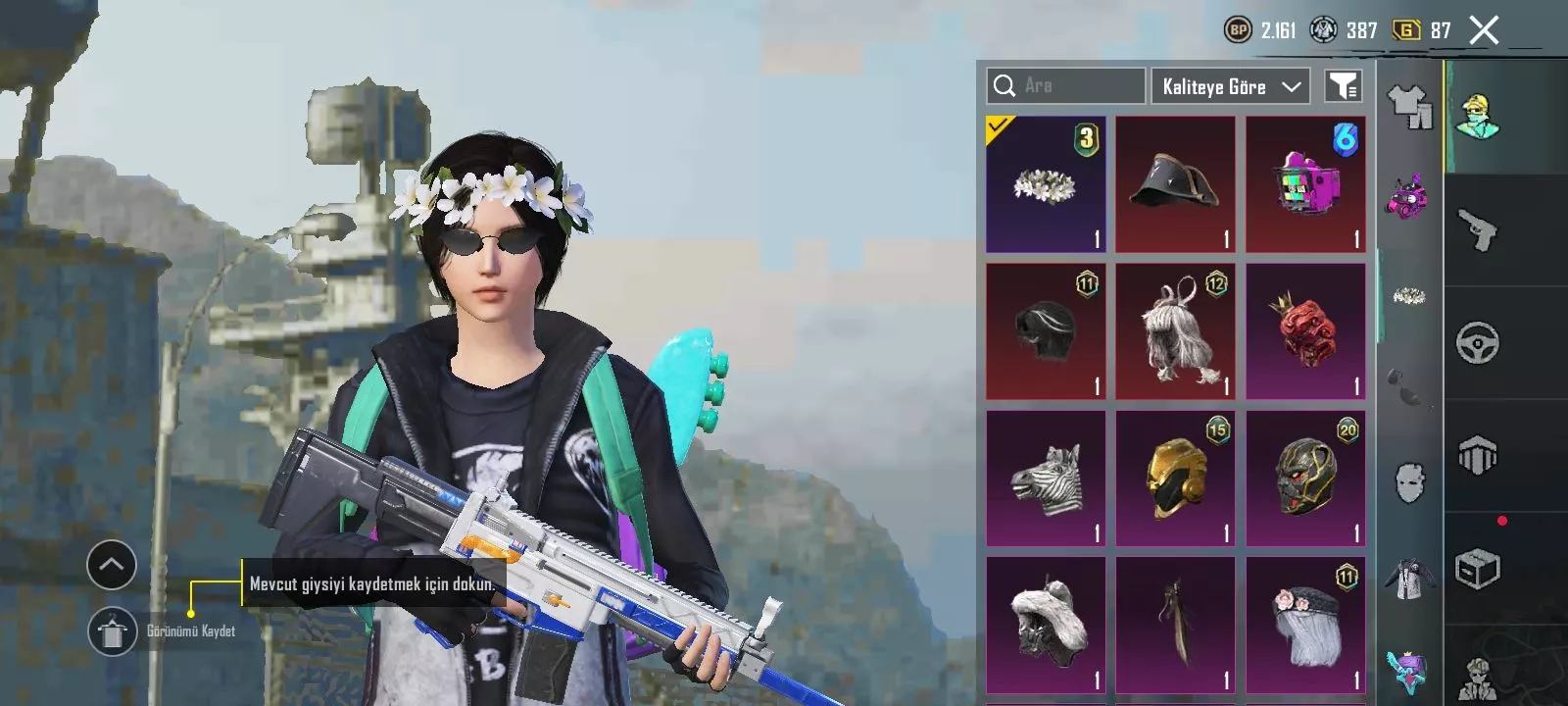Screen dimensions: 1568x706
Task: Switch to the outfit clothing category
Action: click(1409, 106)
